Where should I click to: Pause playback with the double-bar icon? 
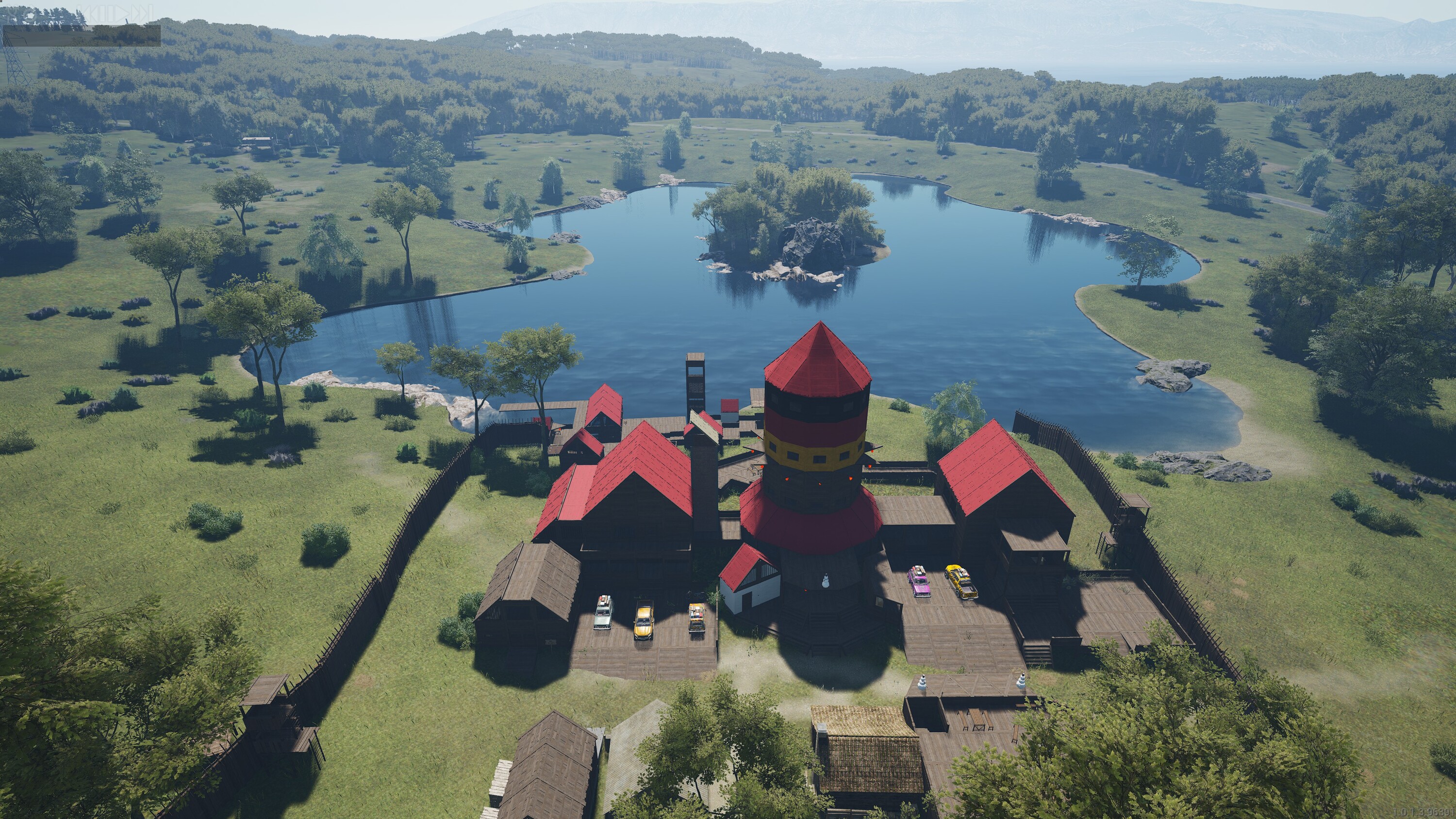107,14
